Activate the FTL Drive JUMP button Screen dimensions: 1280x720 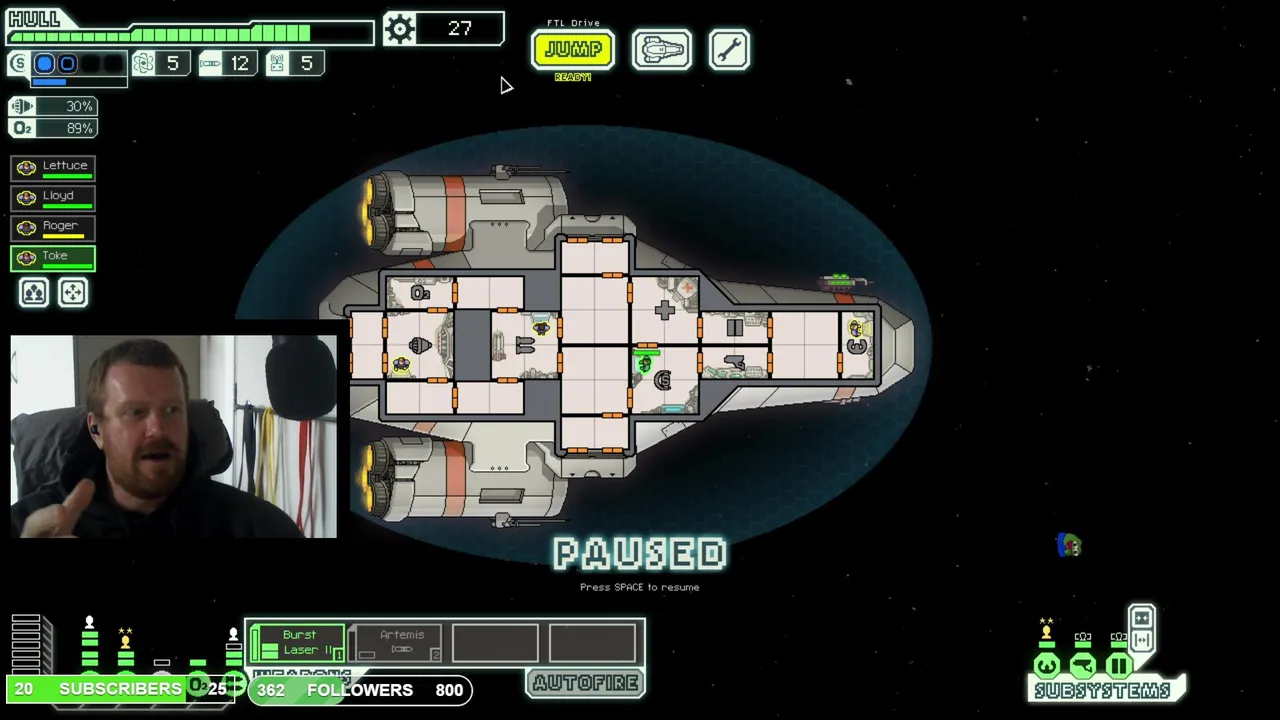[572, 49]
